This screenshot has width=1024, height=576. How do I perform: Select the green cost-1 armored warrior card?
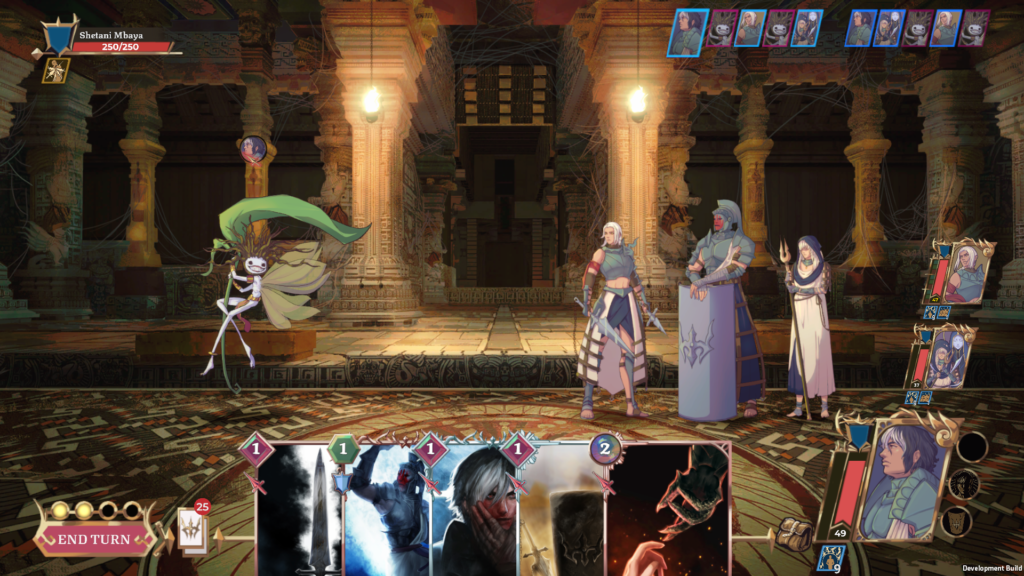(x=387, y=510)
